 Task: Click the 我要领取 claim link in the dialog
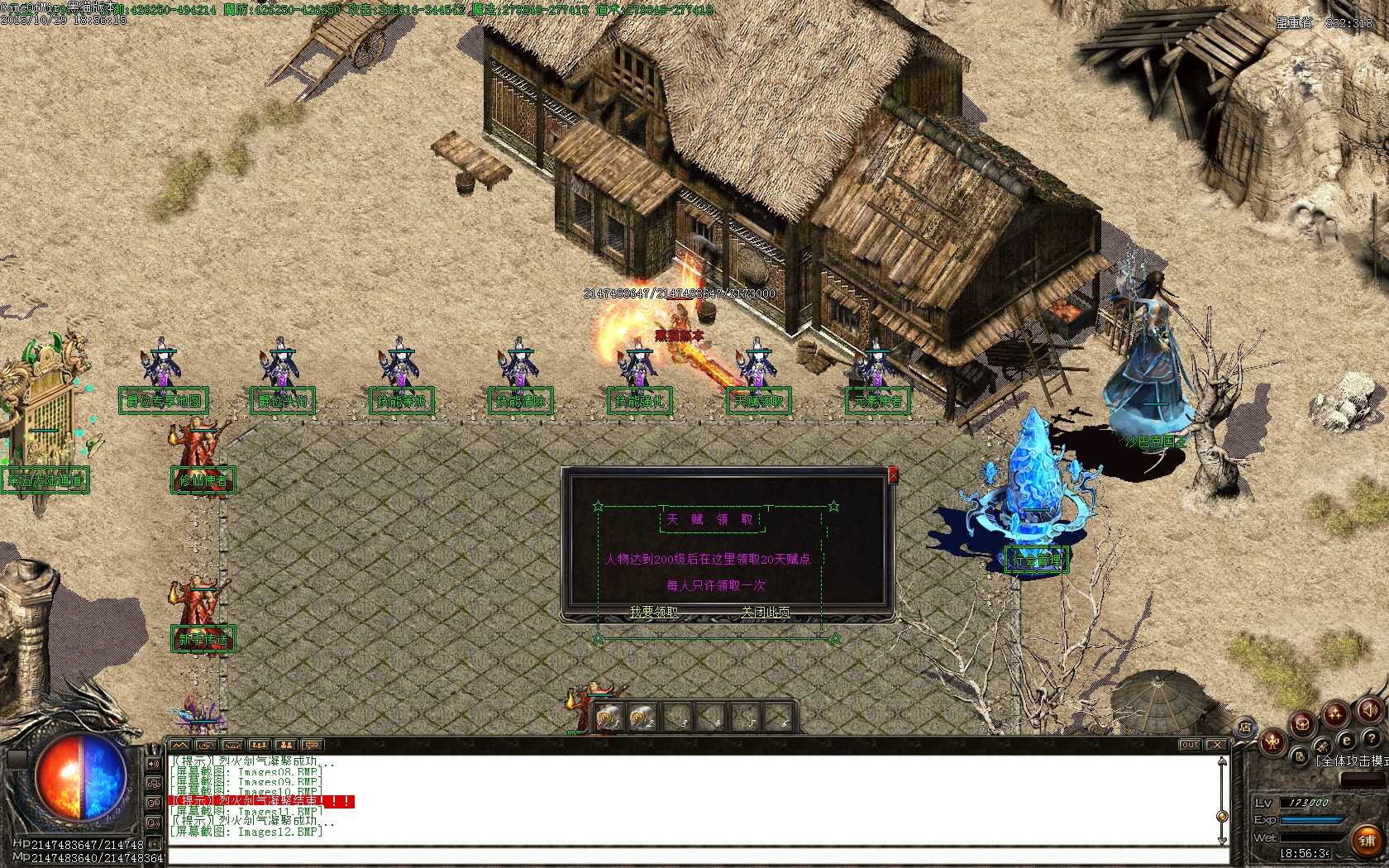coord(654,612)
